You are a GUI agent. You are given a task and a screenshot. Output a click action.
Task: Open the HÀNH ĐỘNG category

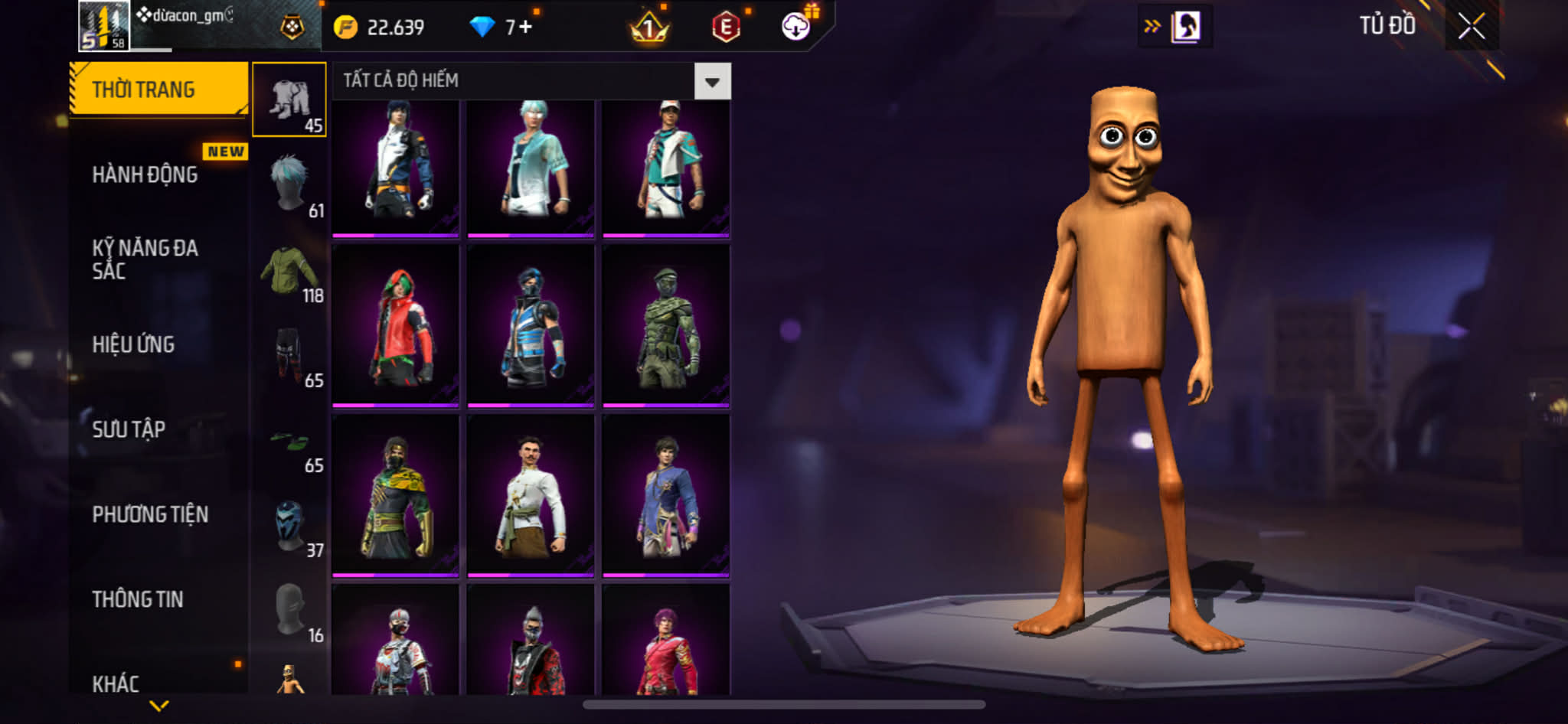[x=145, y=174]
